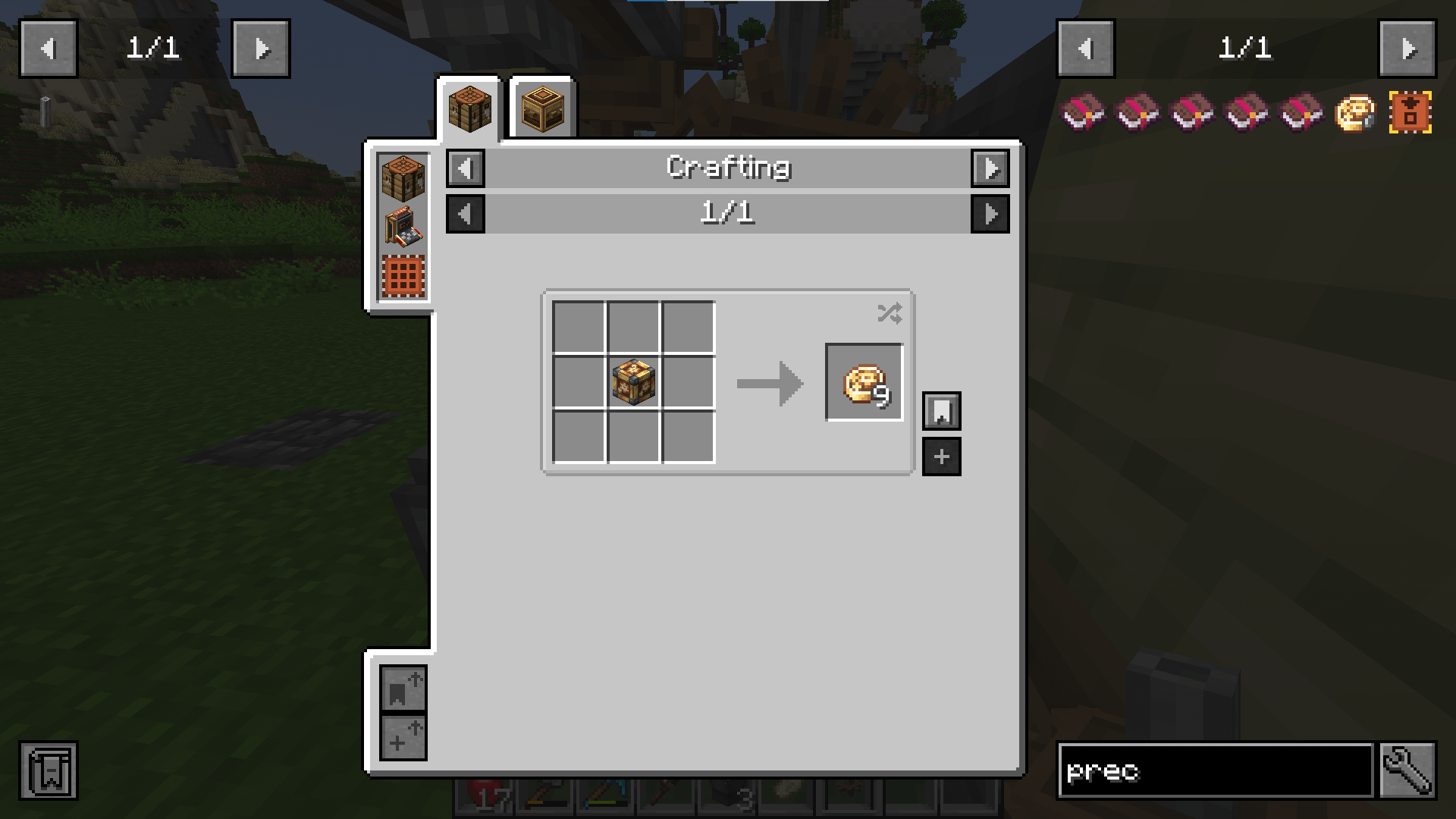
Task: Bookmark this recipe with the bookmark button
Action: click(x=942, y=411)
